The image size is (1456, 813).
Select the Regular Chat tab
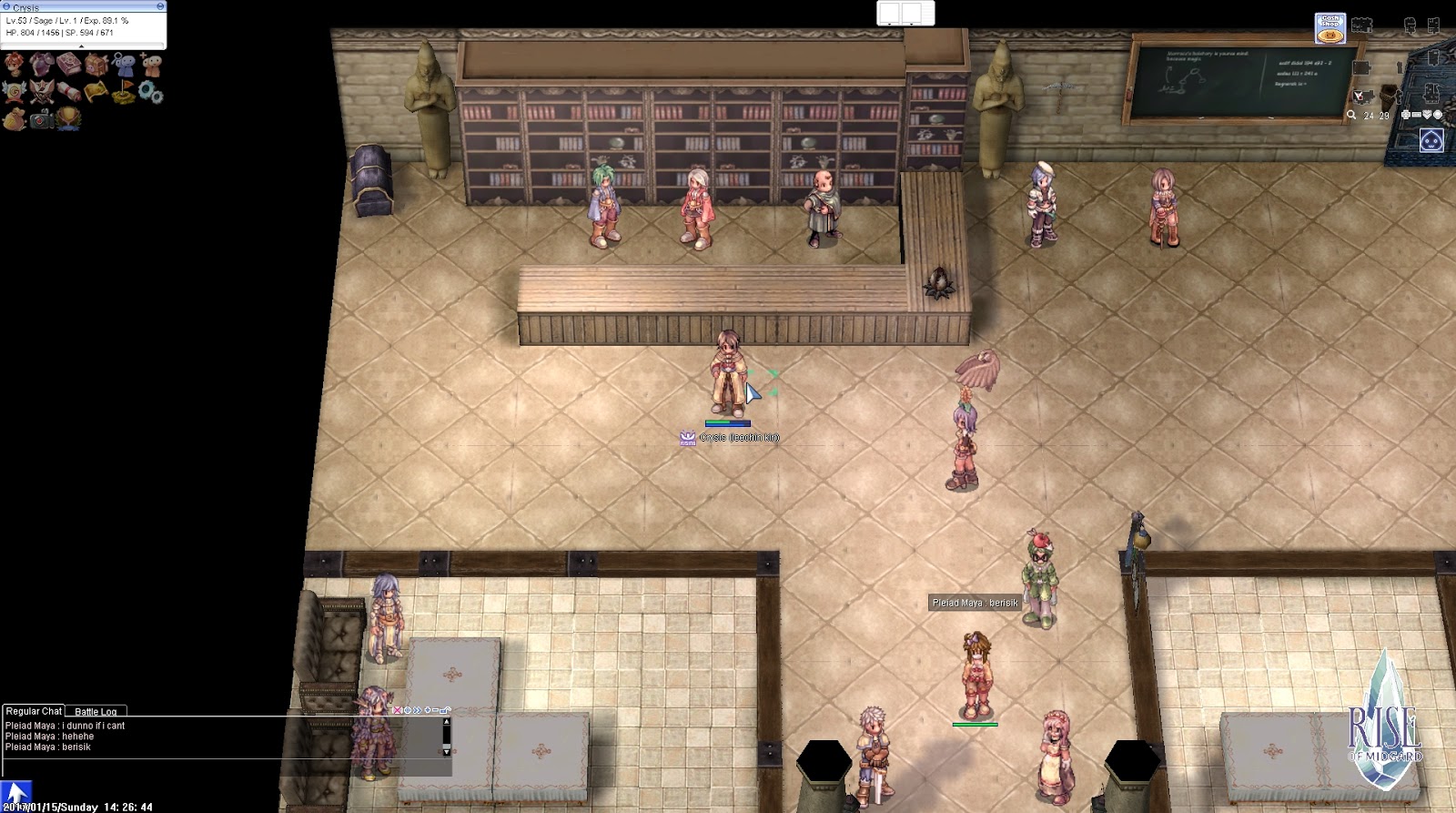point(34,711)
